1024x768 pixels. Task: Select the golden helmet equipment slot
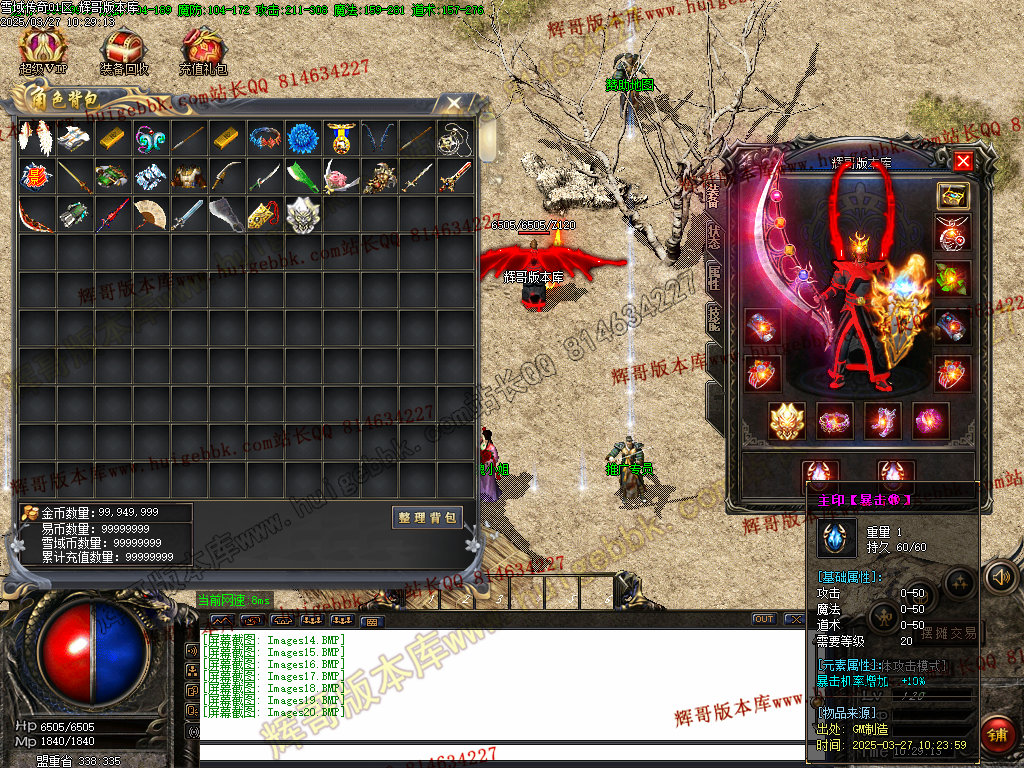pyautogui.click(x=786, y=420)
